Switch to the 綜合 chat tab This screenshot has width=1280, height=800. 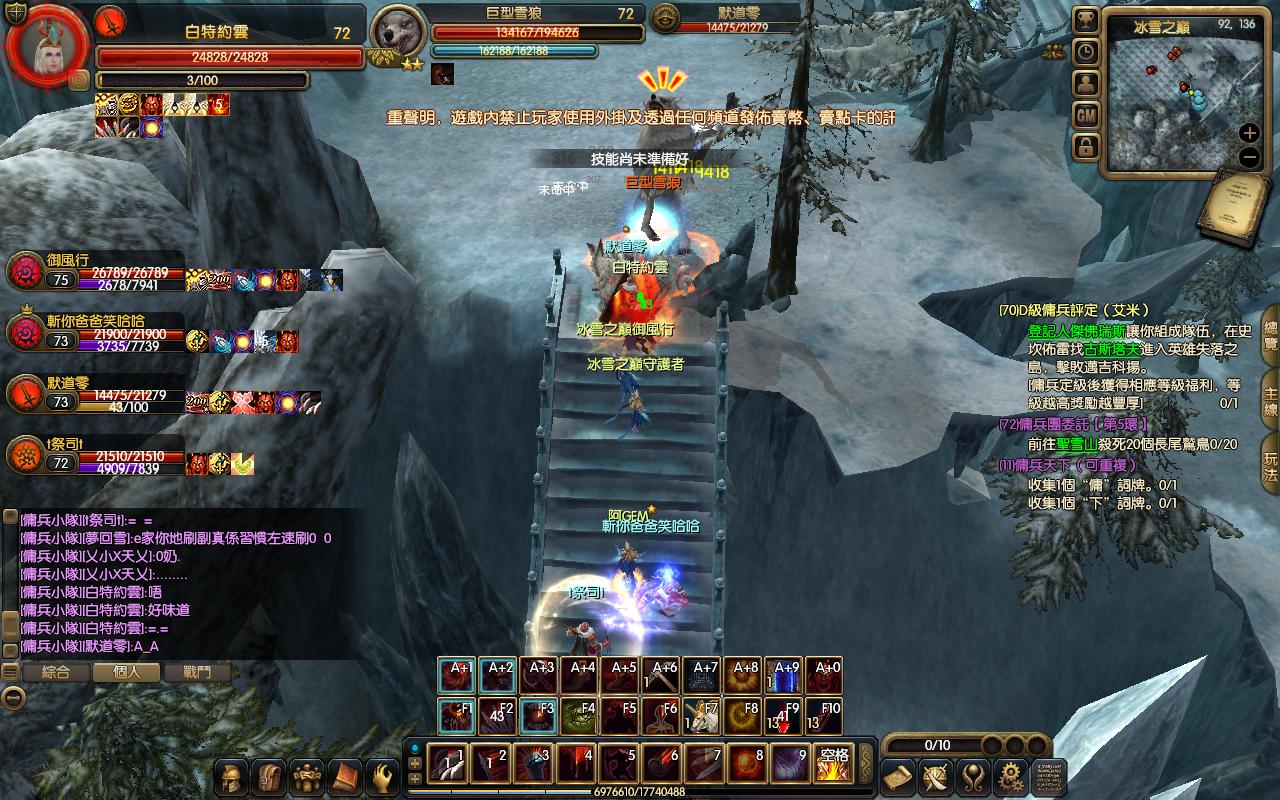coord(56,673)
